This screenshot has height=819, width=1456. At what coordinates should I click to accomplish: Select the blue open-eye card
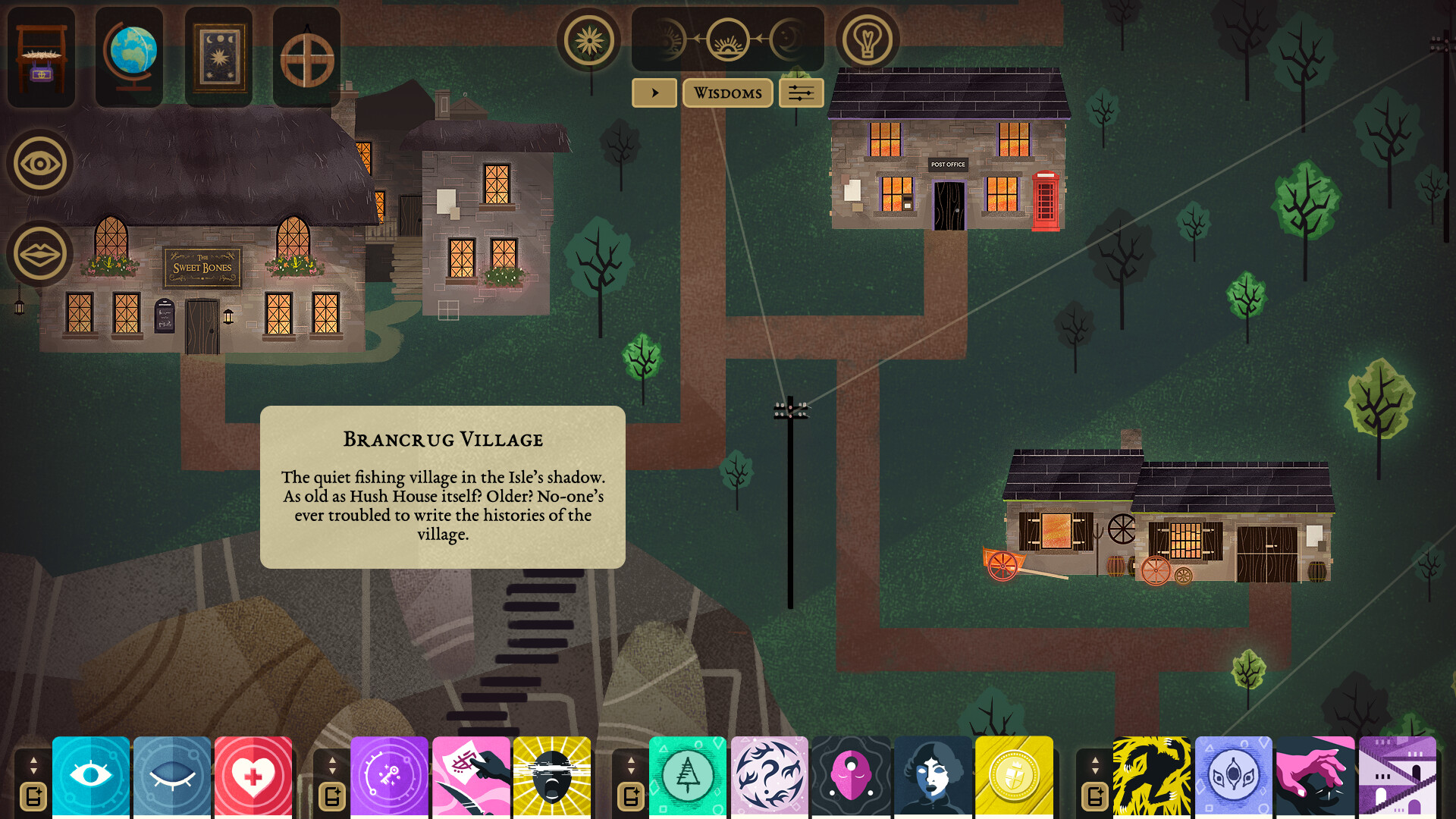click(x=91, y=777)
